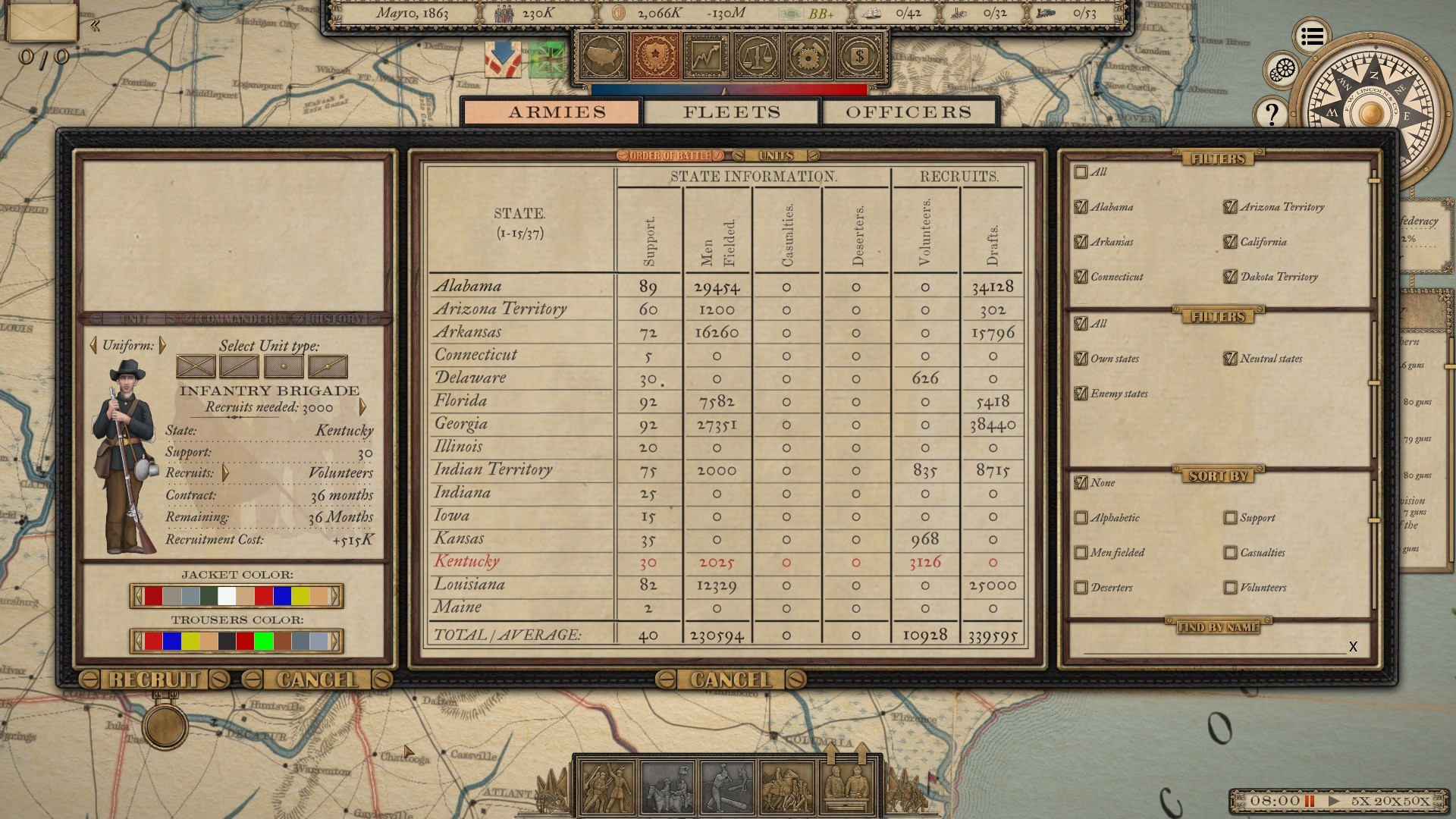Uncheck the Connecticut state filter
This screenshot has height=819, width=1456.
(1080, 277)
